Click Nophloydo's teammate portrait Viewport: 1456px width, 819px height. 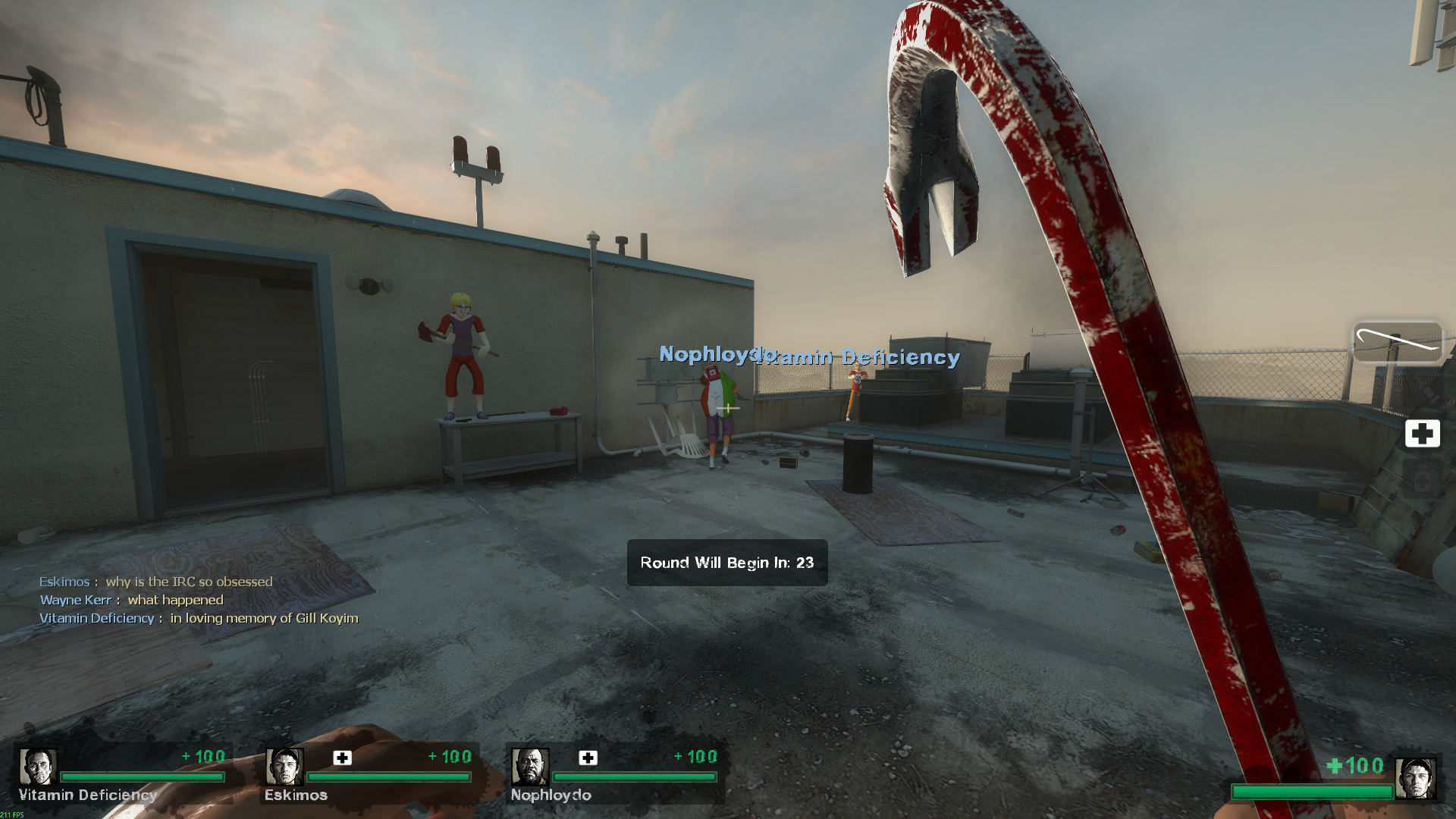[530, 767]
